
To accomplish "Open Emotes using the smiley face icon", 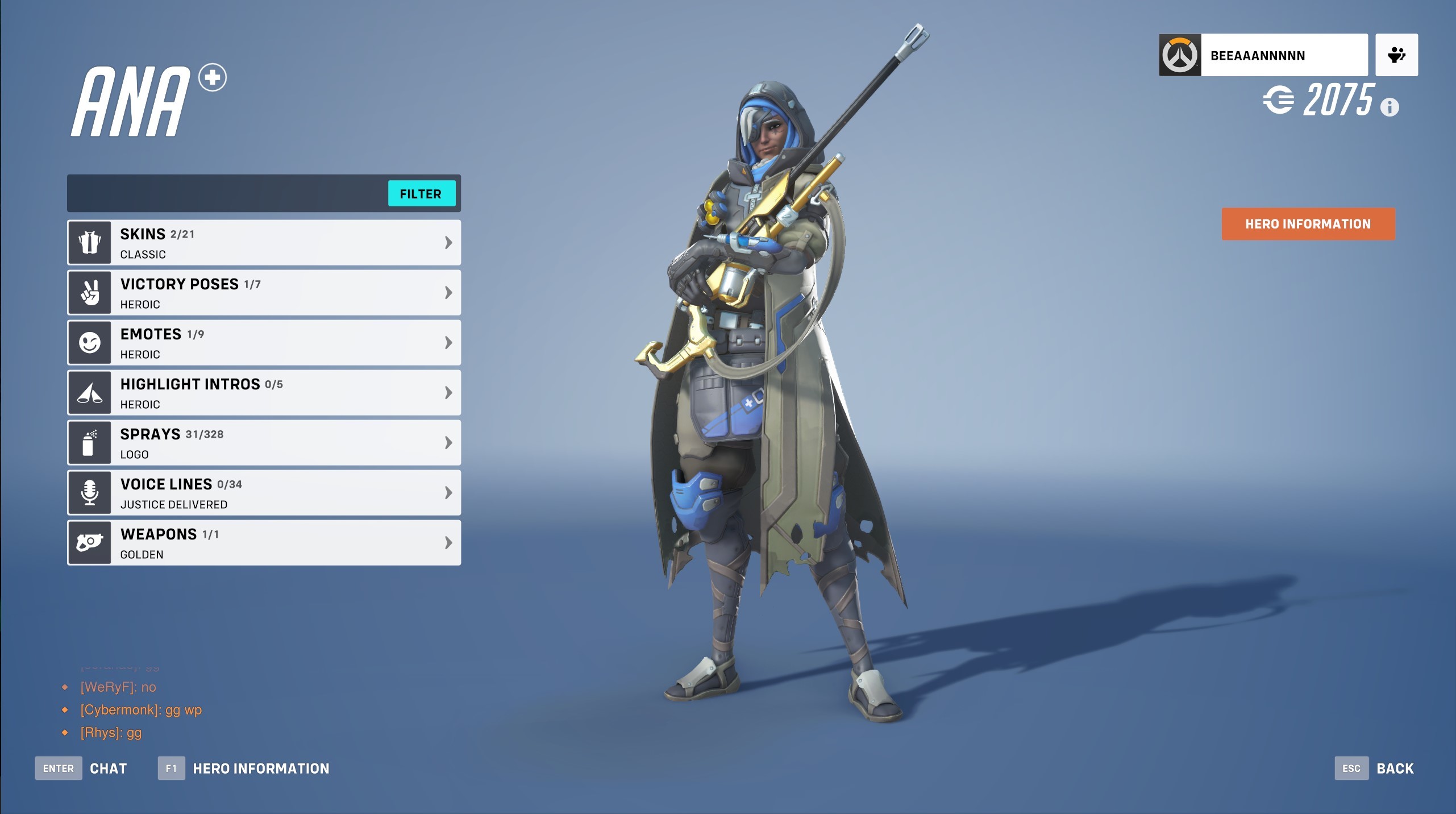I will coord(90,342).
